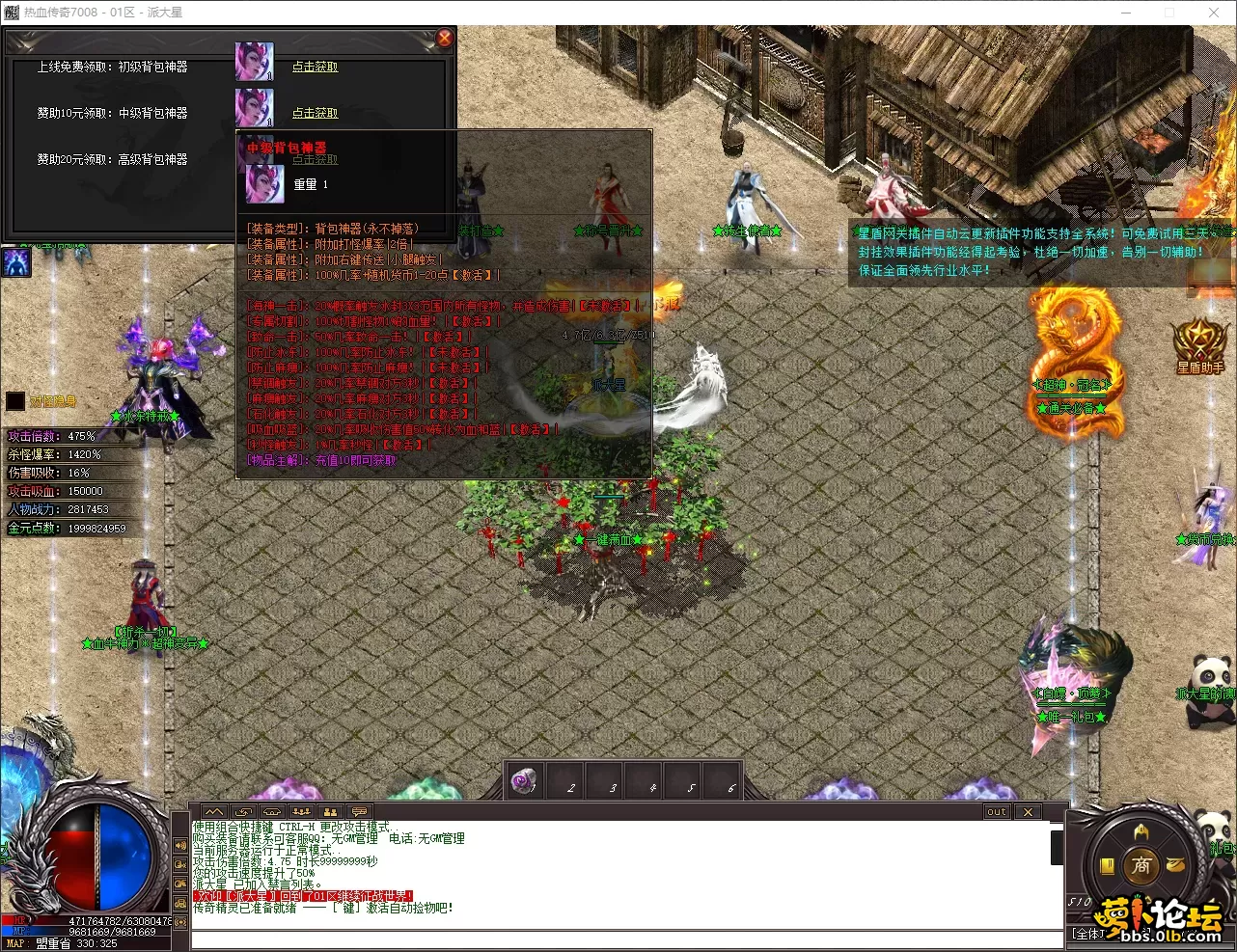Viewport: 1237px width, 952px height.
Task: Select the 初级背包神器 portrait icon
Action: [x=255, y=62]
